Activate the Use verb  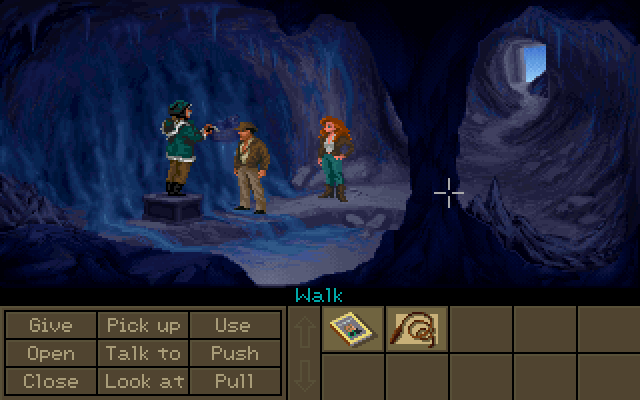pyautogui.click(x=233, y=326)
